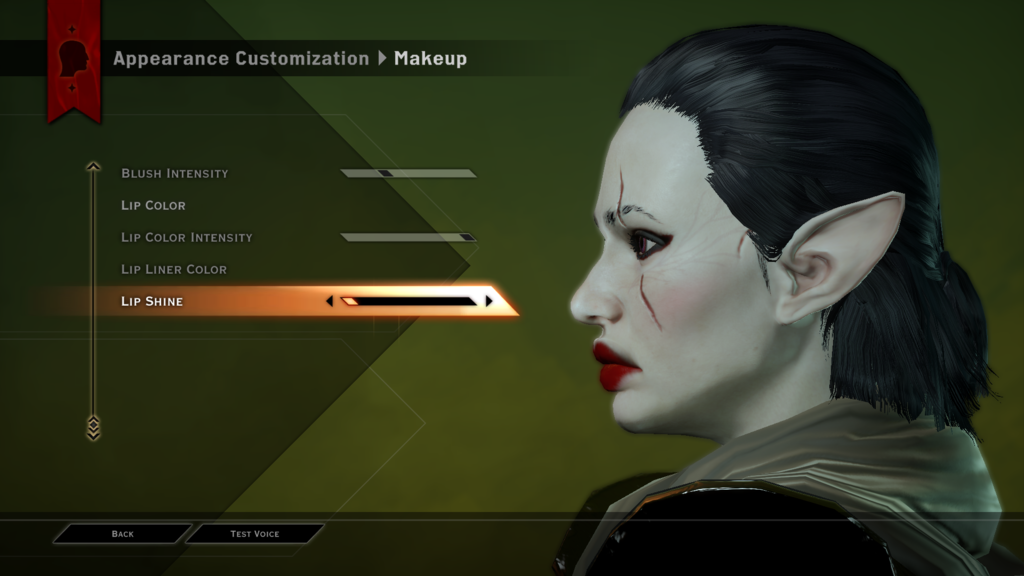Screen dimensions: 1024x576
Task: Click the Blush Intensity slider bar
Action: pos(408,173)
